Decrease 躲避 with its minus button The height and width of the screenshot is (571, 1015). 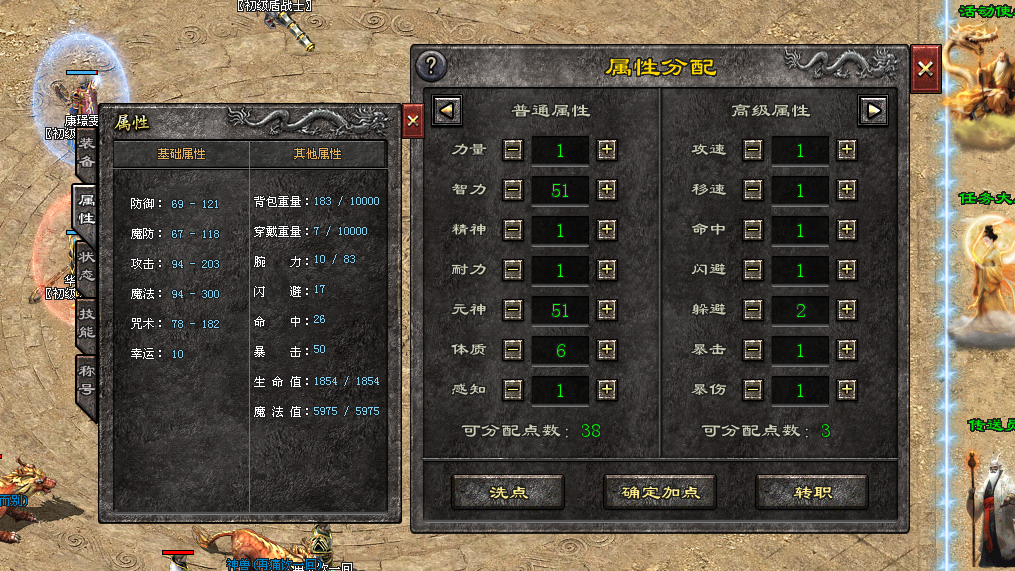[x=753, y=310]
